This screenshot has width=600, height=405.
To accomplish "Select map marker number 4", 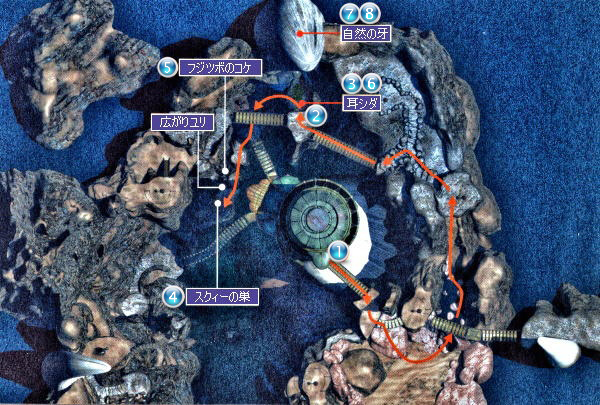I will (x=174, y=296).
